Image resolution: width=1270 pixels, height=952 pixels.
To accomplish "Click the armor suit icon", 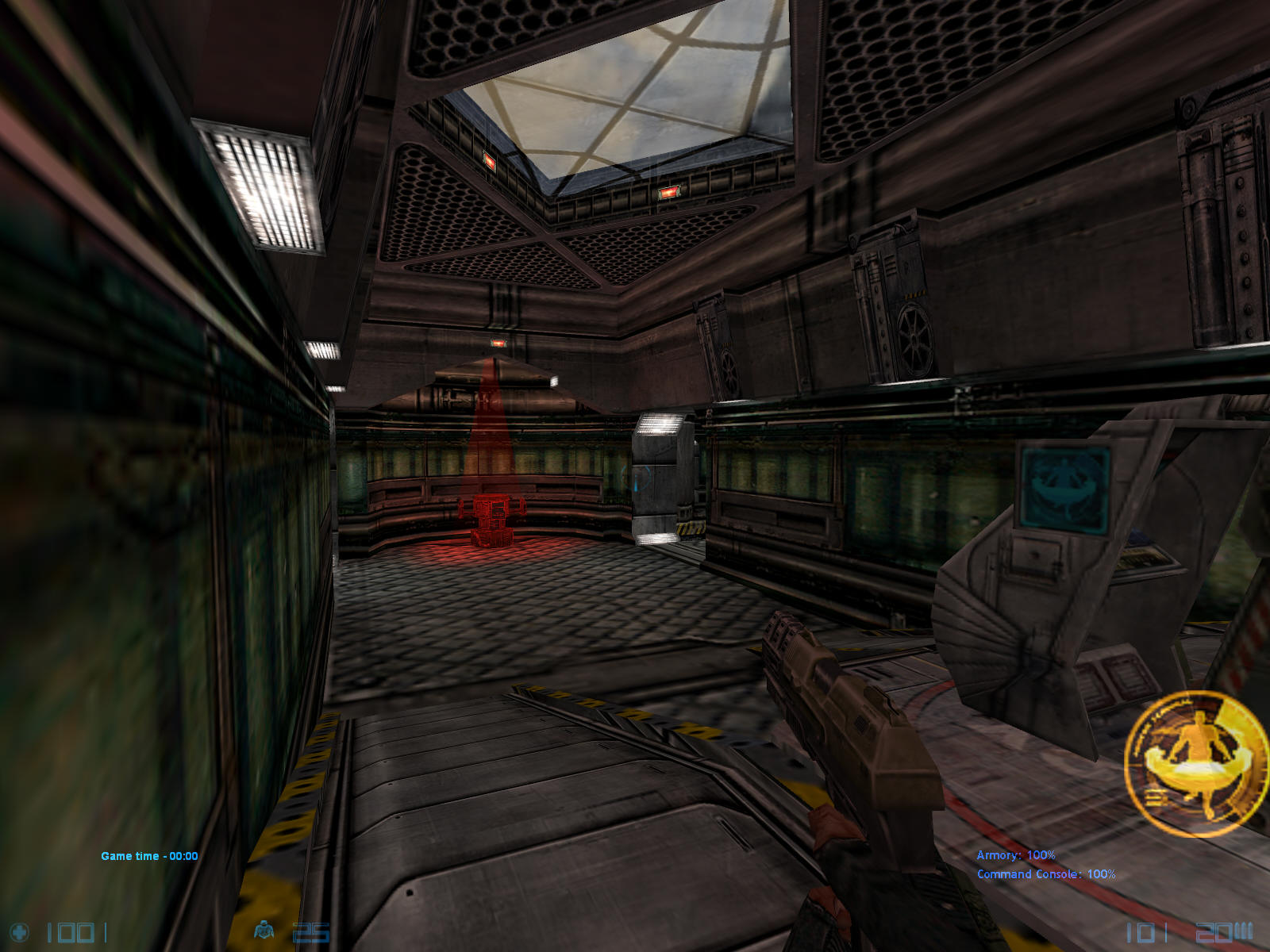I will [x=264, y=930].
